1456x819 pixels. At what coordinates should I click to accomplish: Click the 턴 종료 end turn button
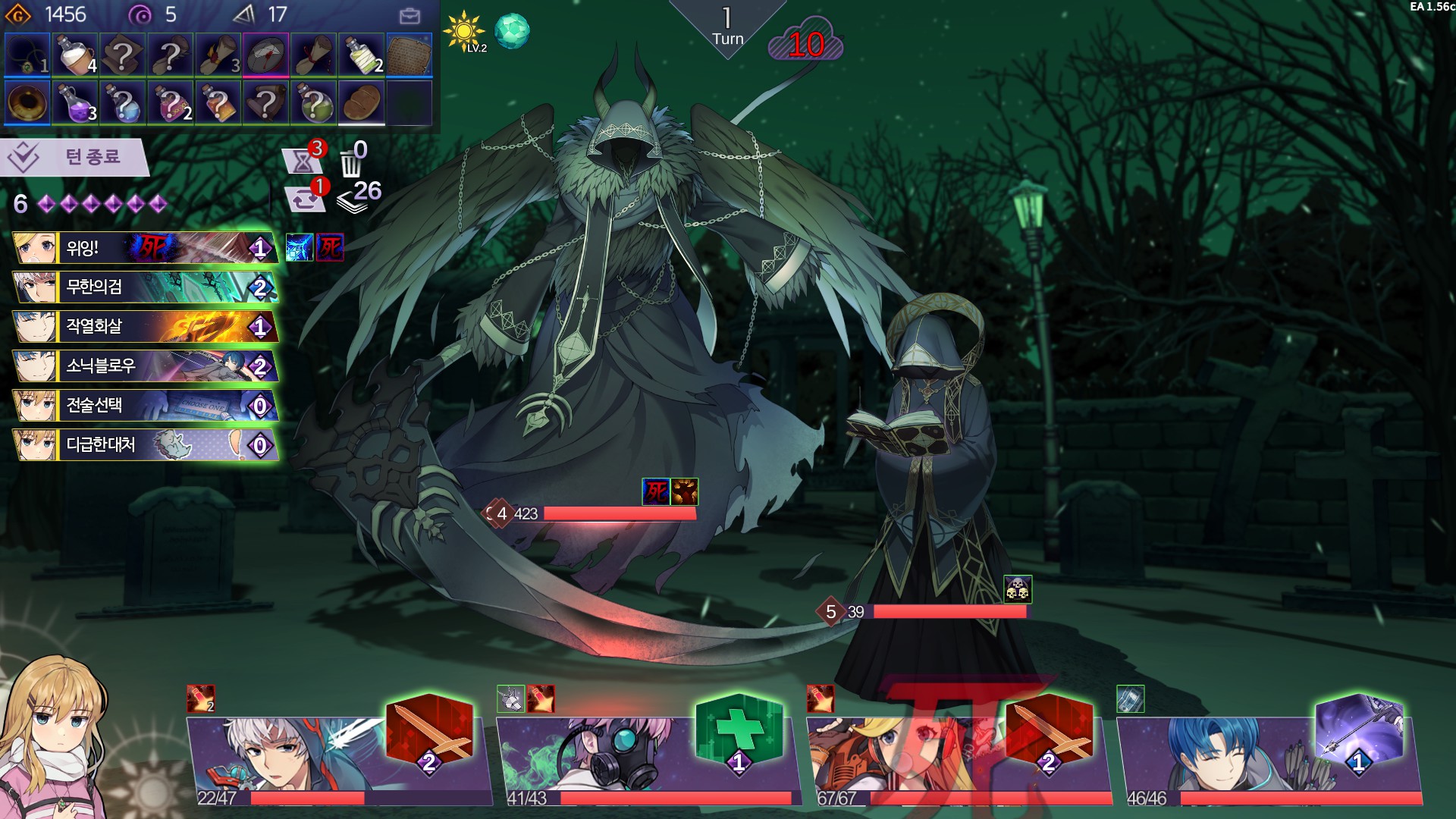74,157
